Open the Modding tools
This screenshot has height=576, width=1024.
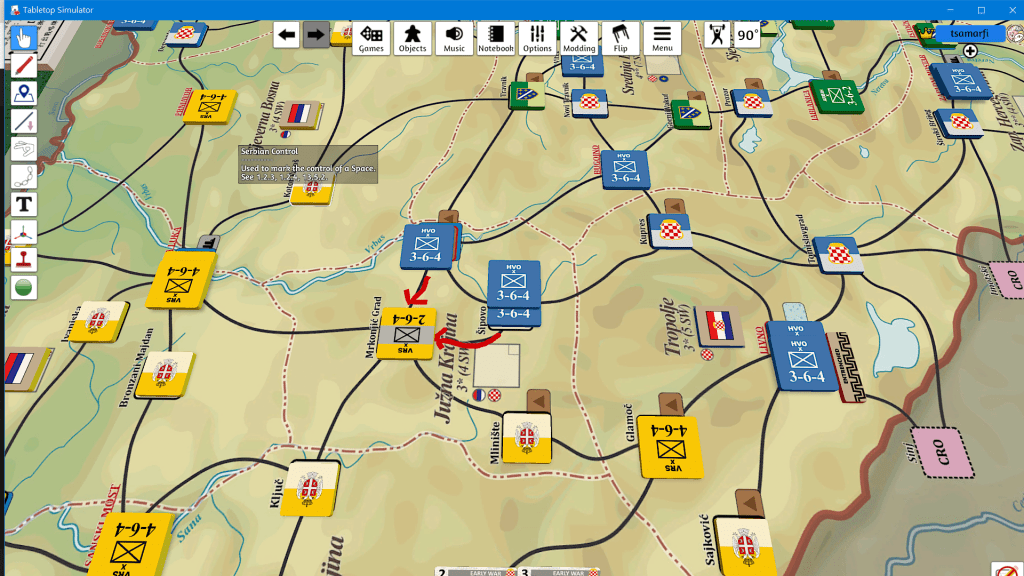point(579,38)
